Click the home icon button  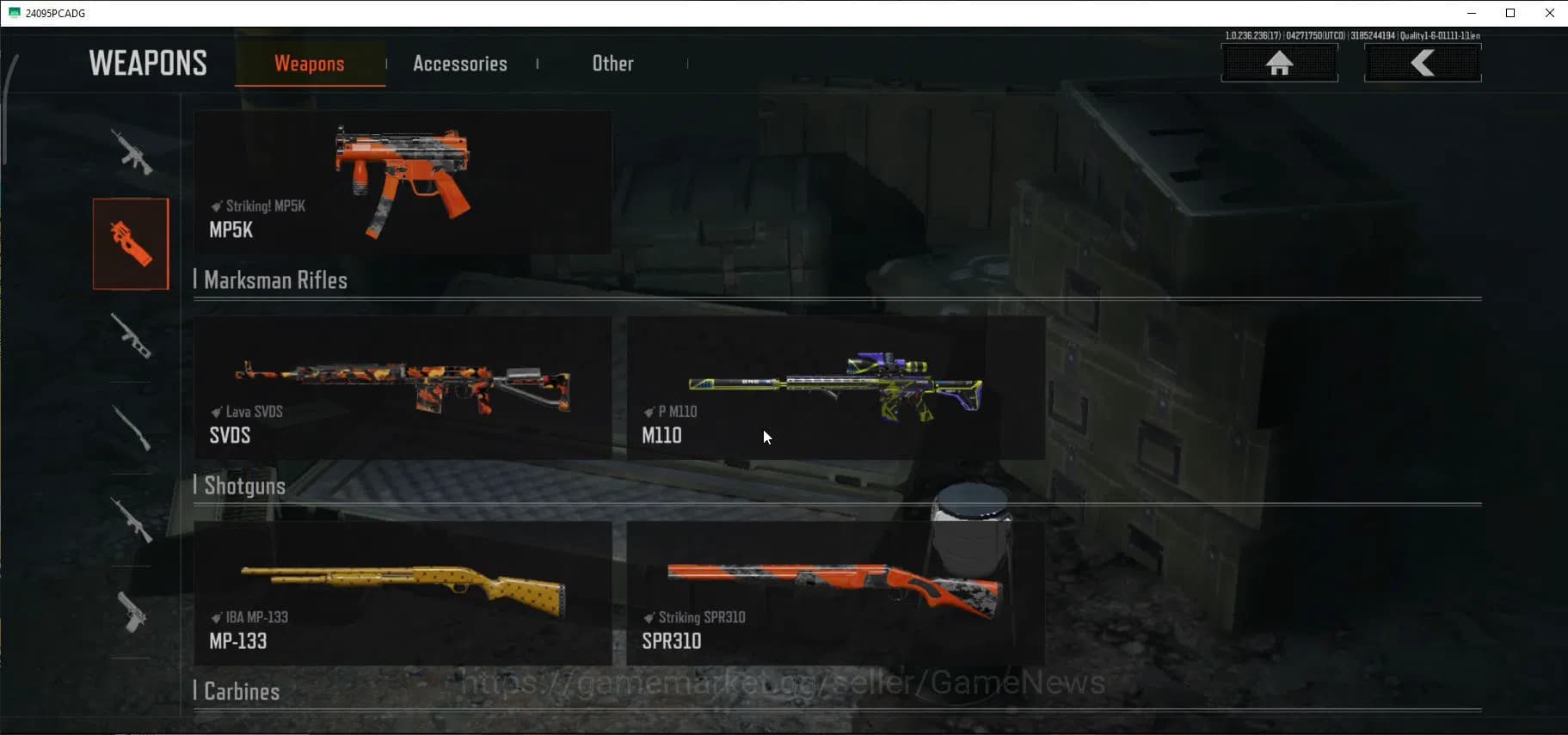pyautogui.click(x=1279, y=63)
